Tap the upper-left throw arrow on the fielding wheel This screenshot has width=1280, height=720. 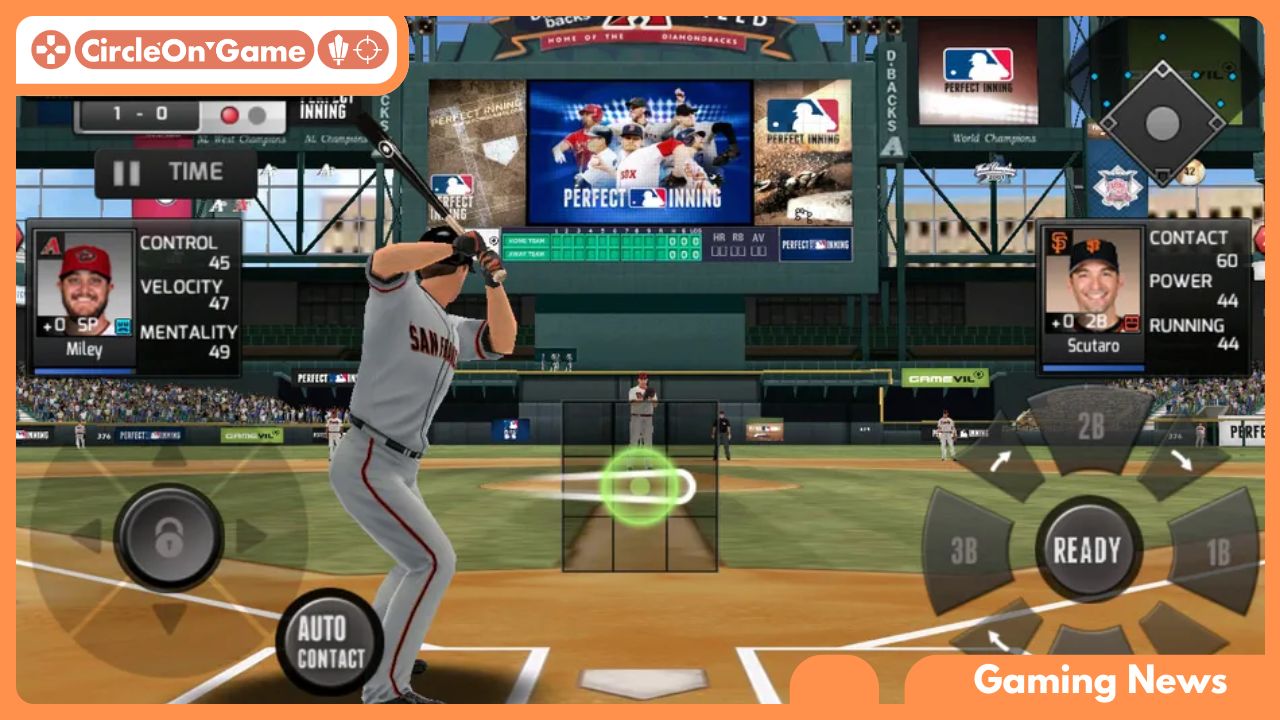(x=1001, y=459)
